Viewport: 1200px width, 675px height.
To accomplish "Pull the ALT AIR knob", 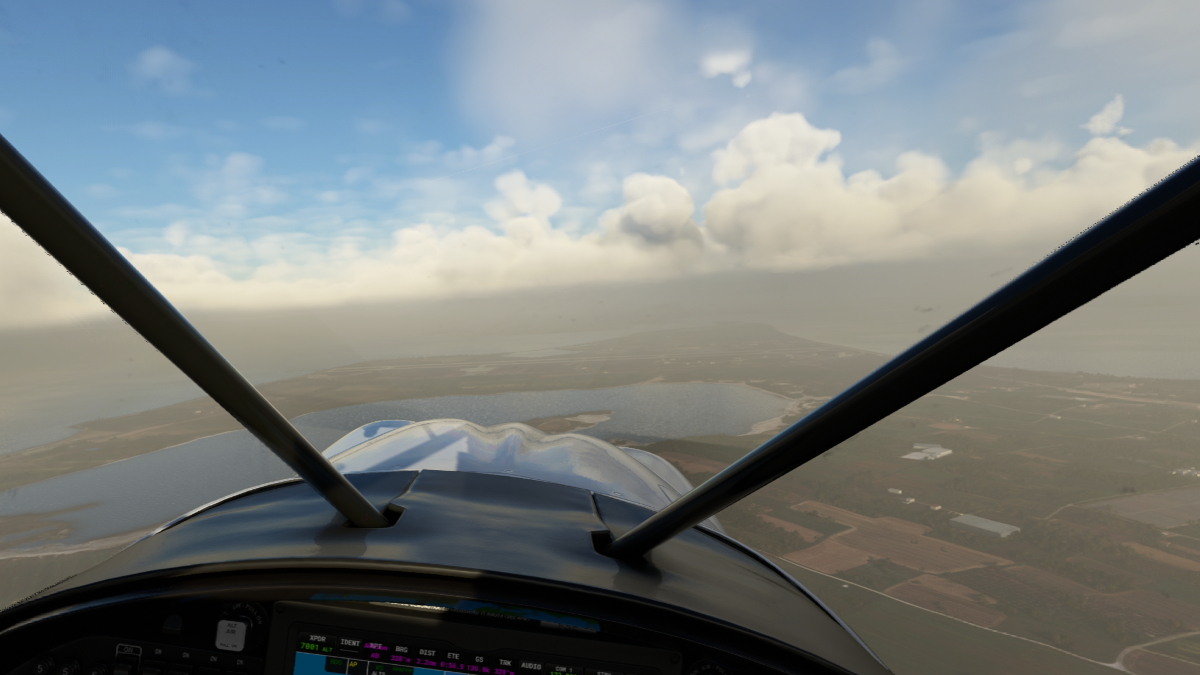I will [x=230, y=634].
